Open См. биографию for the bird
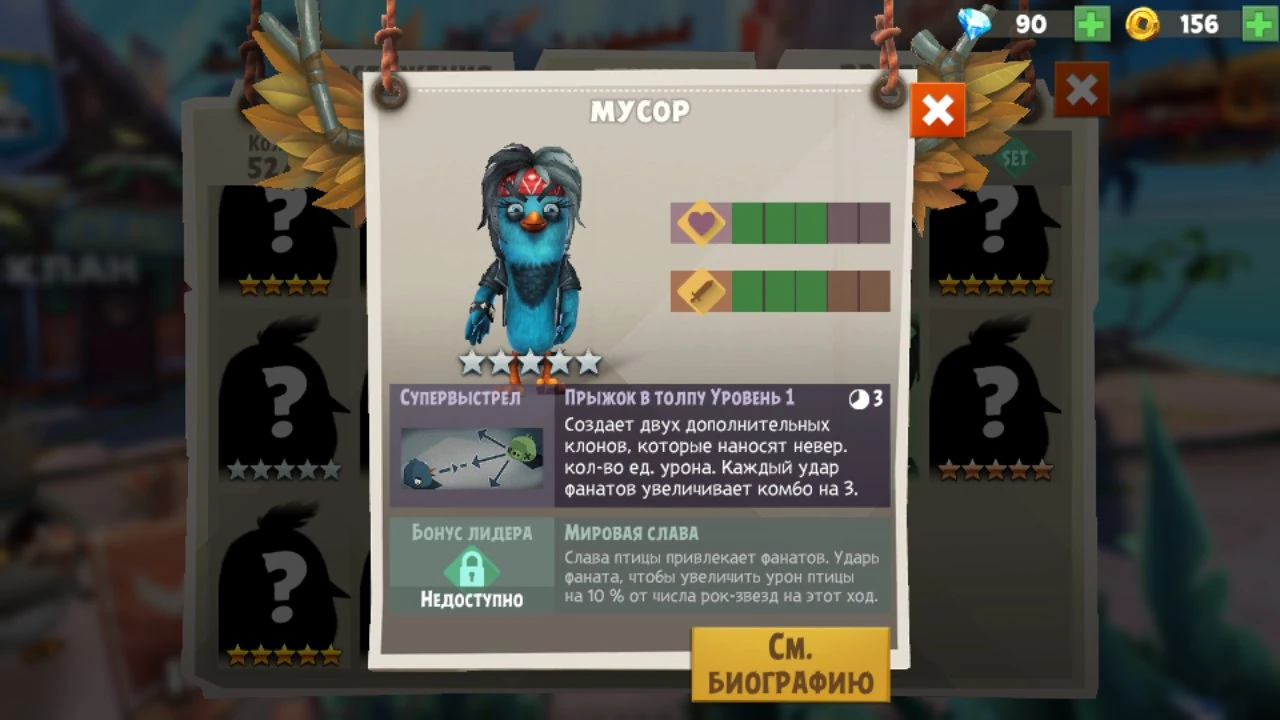The image size is (1280, 720). tap(790, 662)
